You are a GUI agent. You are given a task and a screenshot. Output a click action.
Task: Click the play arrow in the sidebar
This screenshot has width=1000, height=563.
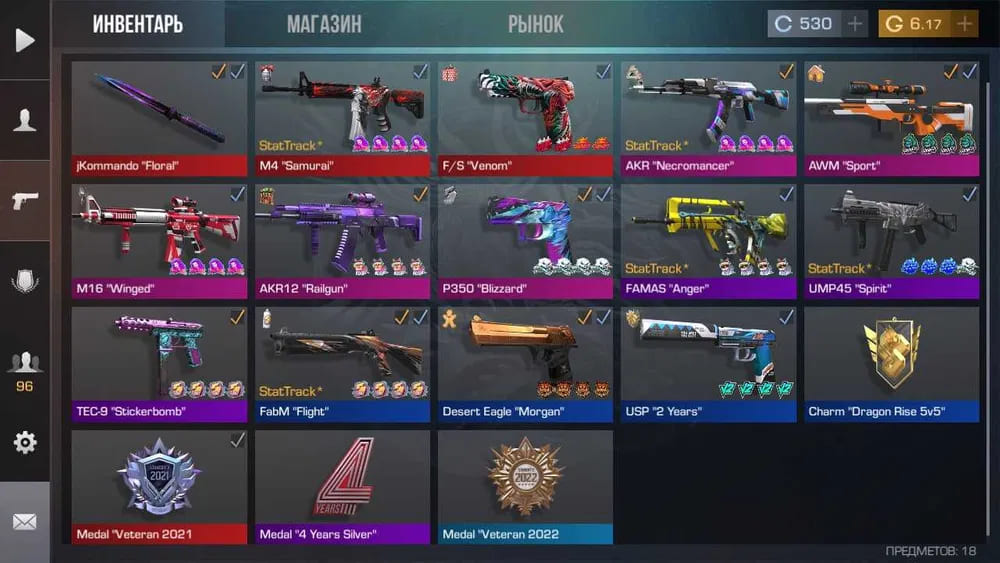25,40
